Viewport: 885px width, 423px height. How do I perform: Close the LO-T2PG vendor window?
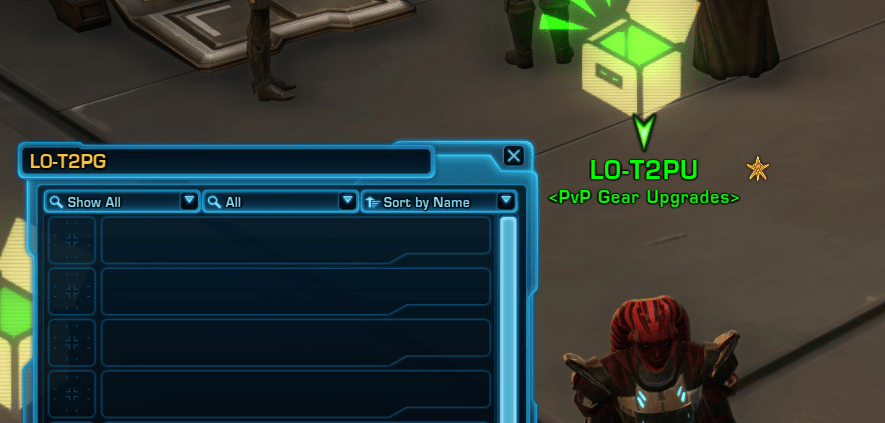[x=513, y=156]
